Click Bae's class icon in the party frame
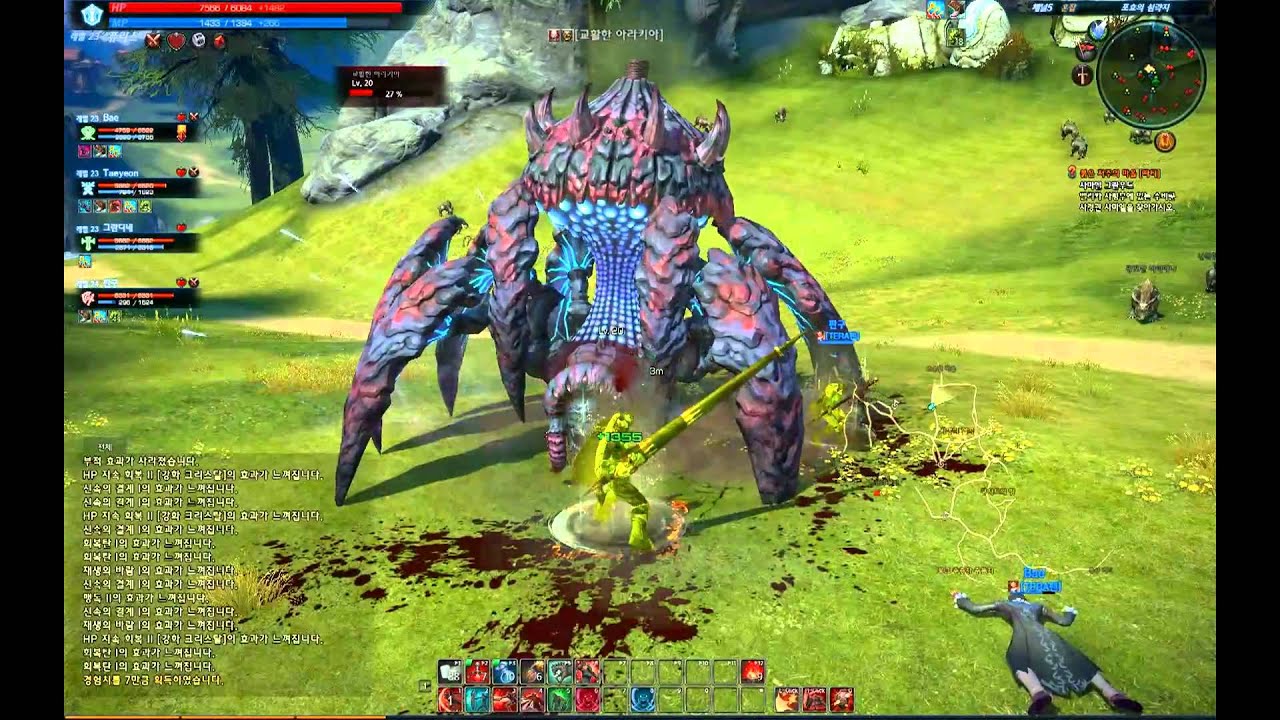This screenshot has height=720, width=1280. click(x=87, y=133)
